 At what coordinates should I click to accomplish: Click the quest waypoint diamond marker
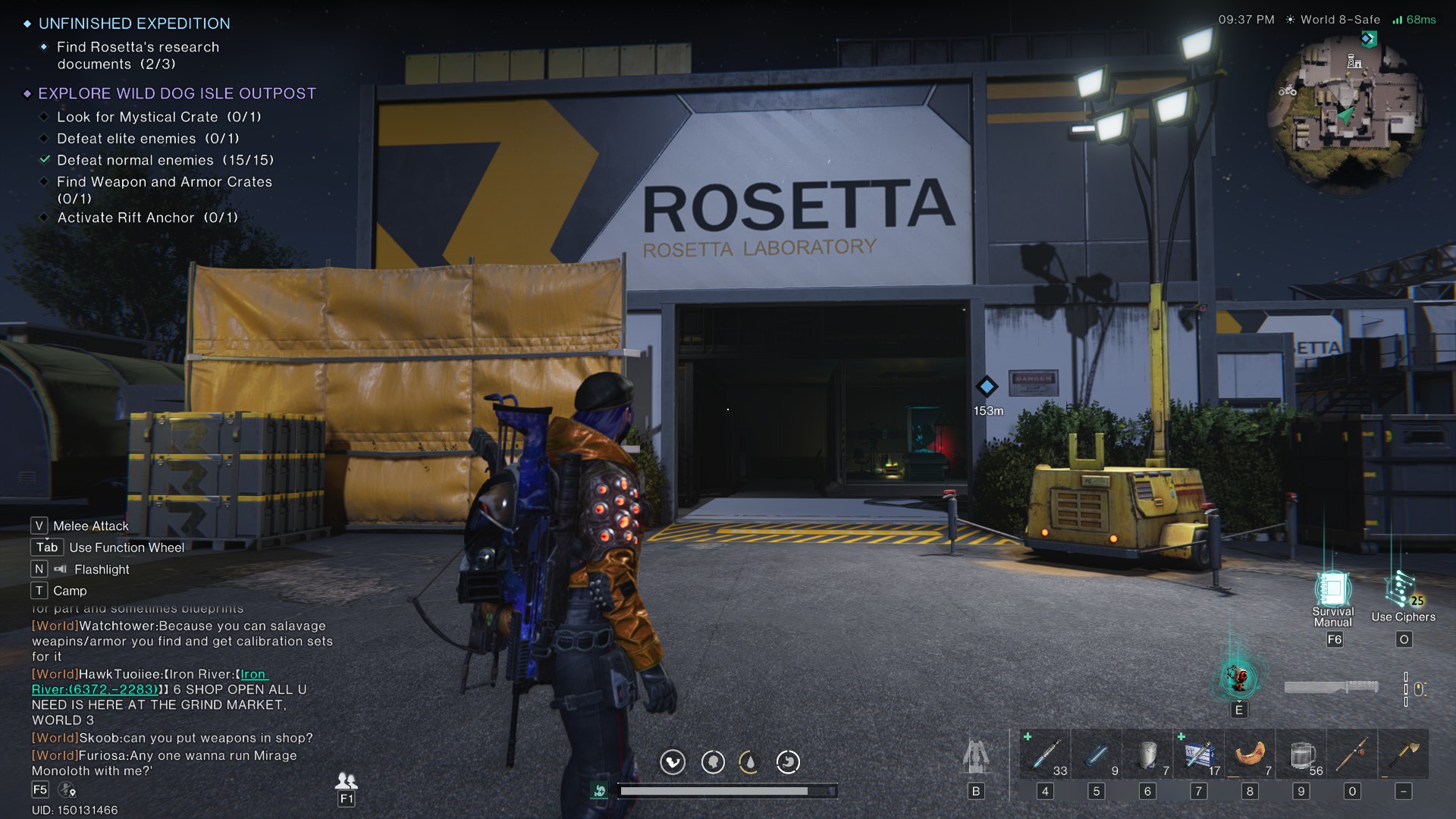pos(987,387)
